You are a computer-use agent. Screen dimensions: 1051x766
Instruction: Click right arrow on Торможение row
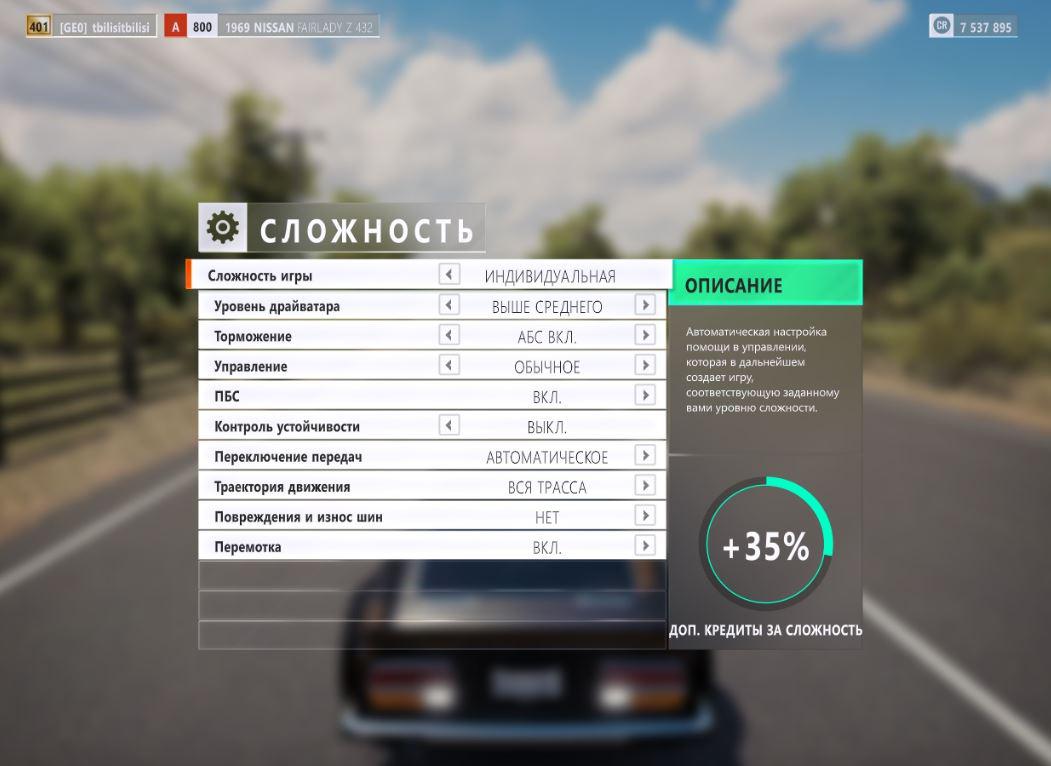pos(645,335)
